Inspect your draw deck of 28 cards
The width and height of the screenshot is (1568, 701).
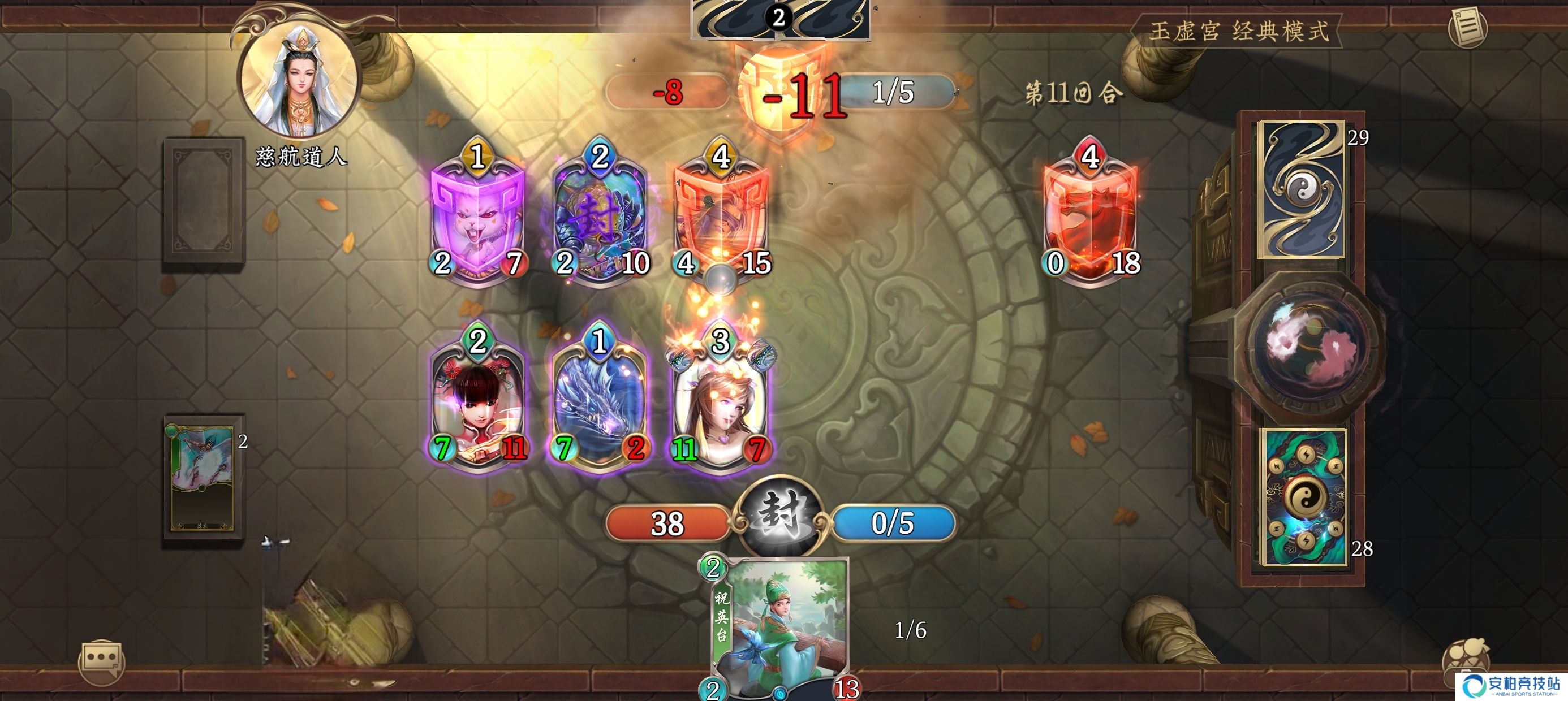click(1303, 496)
